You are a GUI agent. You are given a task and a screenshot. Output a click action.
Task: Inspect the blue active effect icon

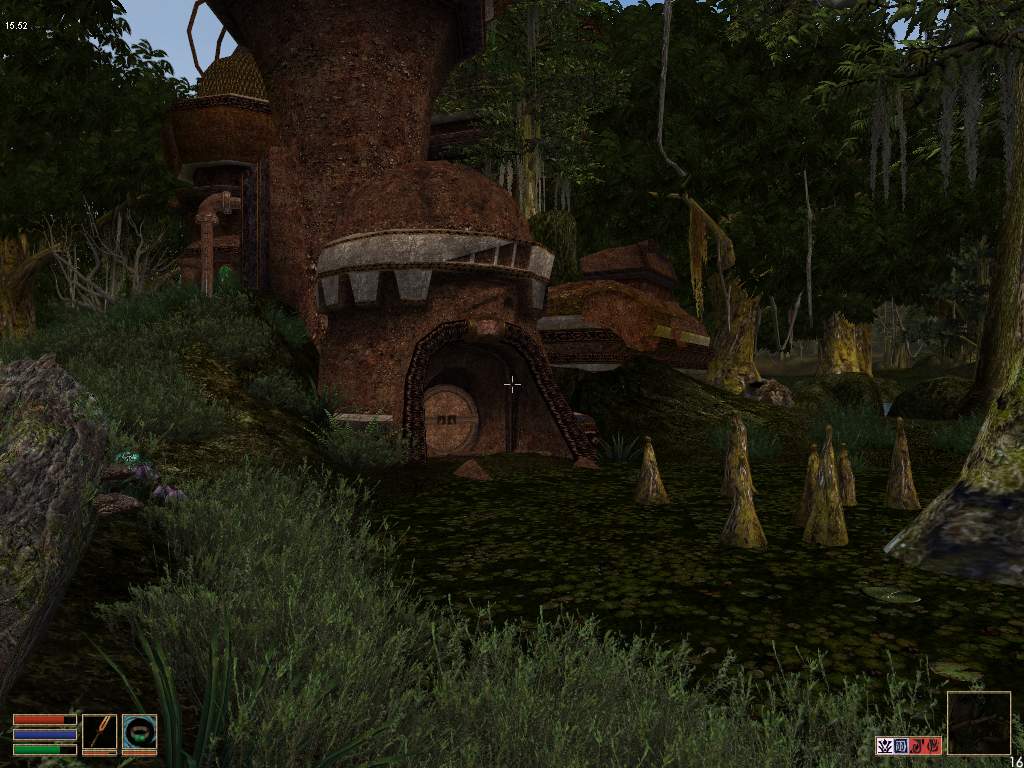coord(900,745)
